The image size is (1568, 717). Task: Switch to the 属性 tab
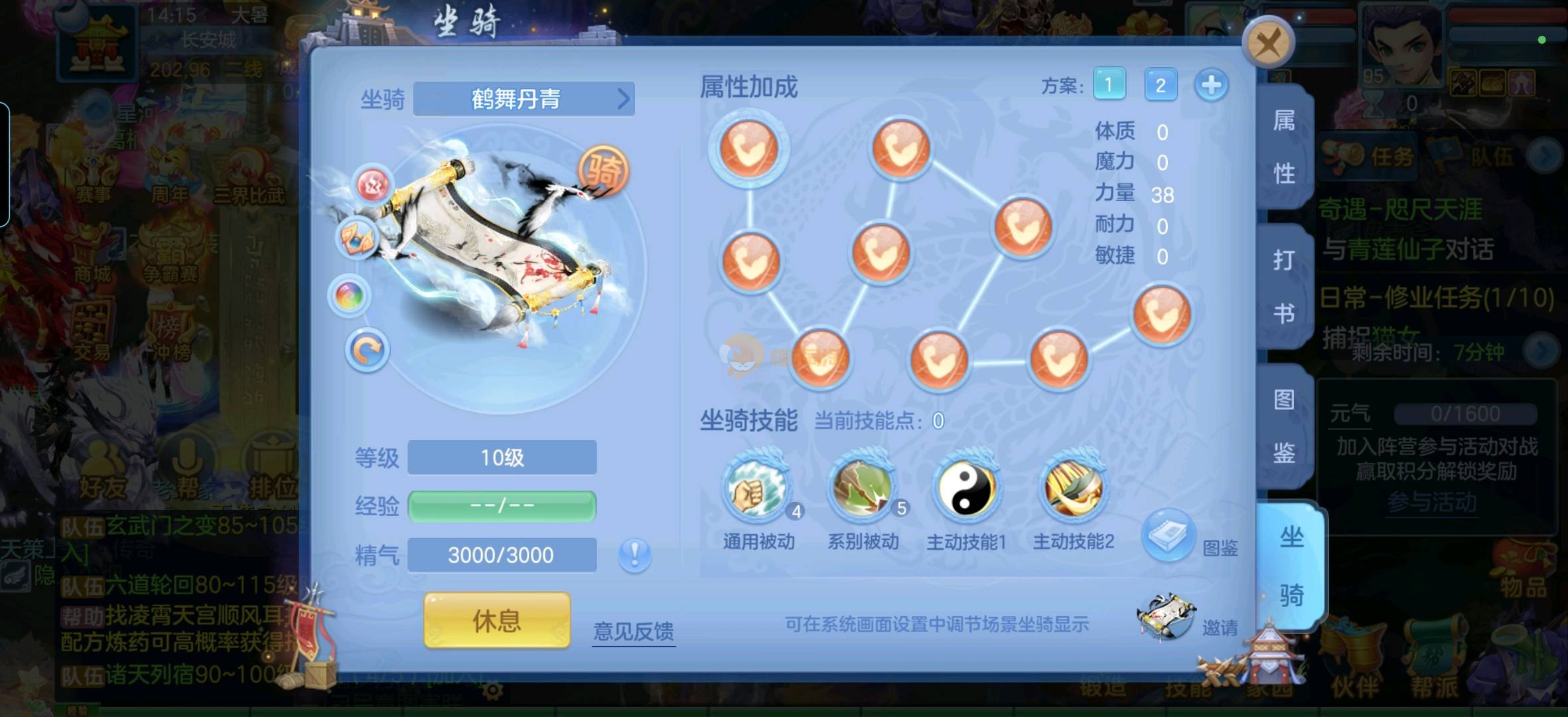click(x=1285, y=147)
